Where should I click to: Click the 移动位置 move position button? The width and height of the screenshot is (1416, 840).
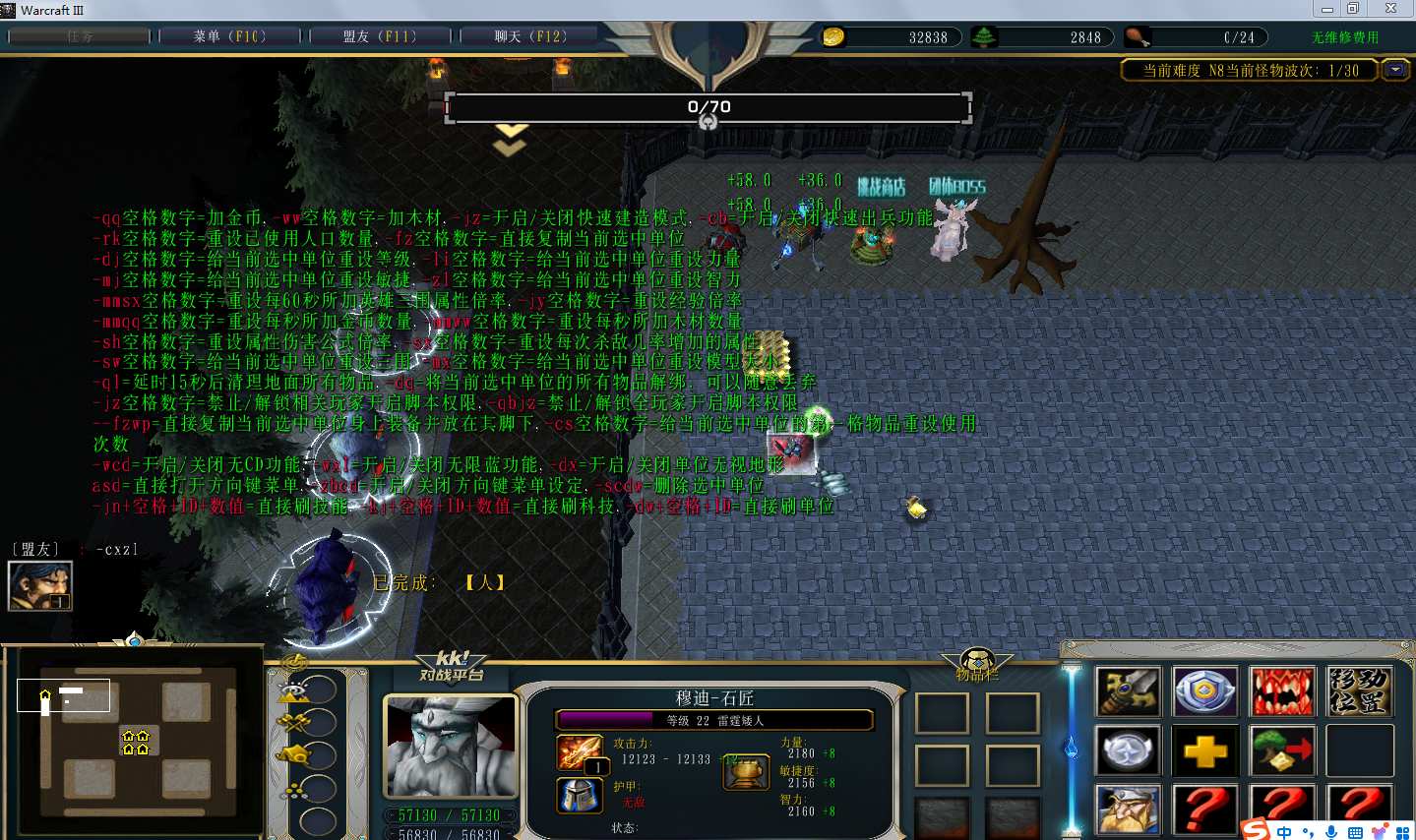pyautogui.click(x=1359, y=691)
